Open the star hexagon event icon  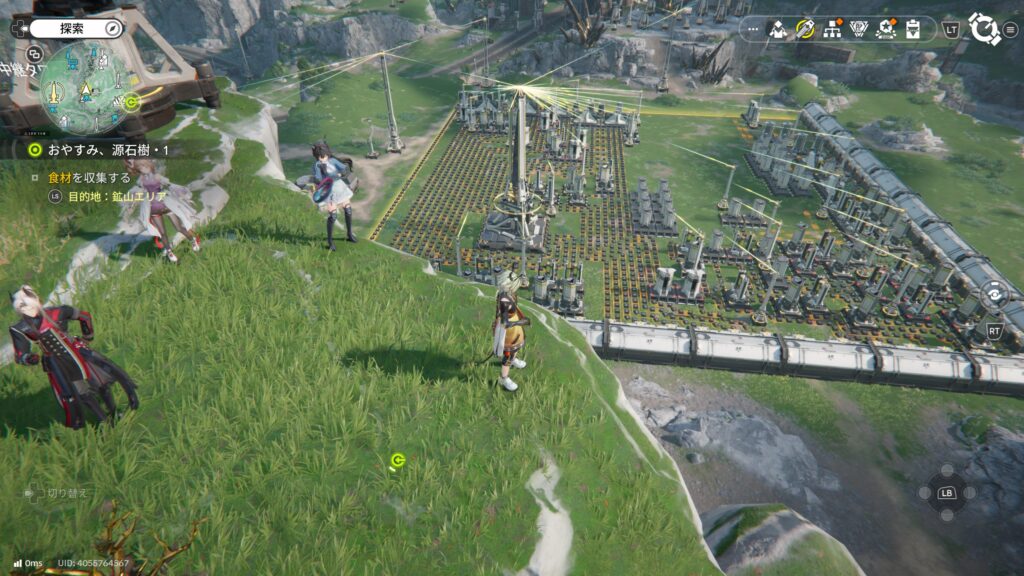[x=885, y=29]
